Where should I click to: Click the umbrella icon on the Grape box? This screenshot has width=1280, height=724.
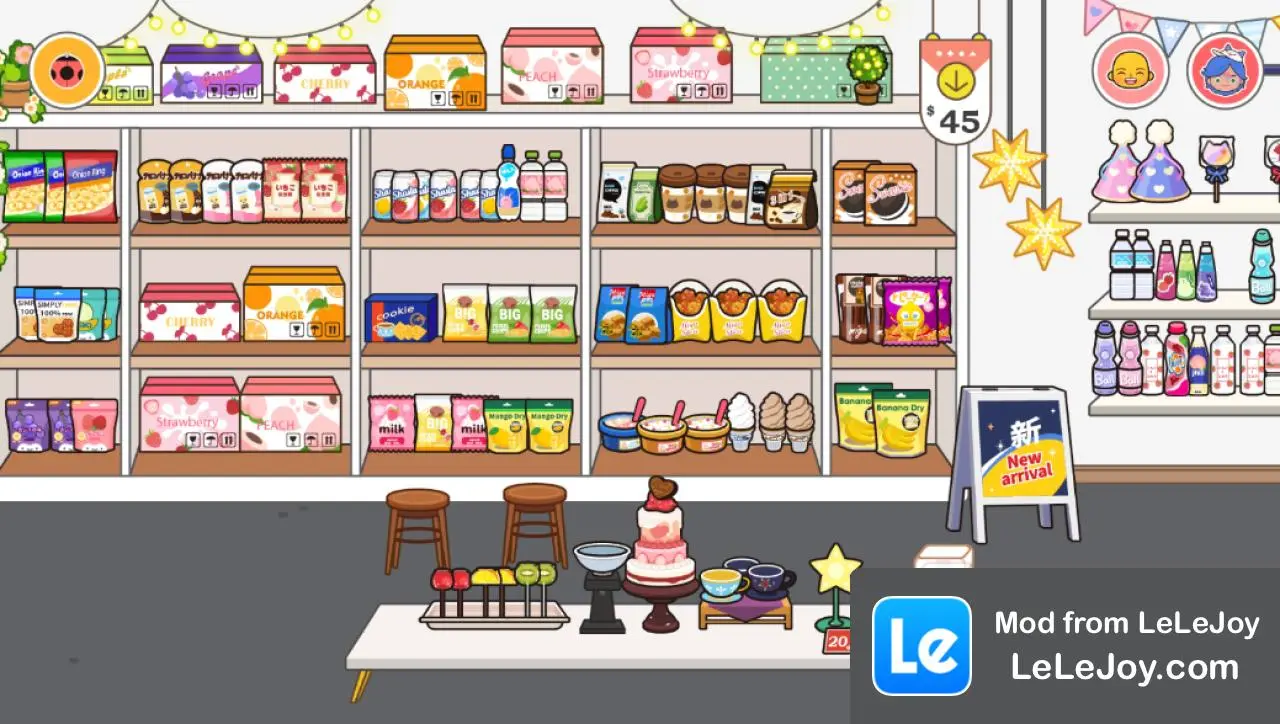click(231, 91)
